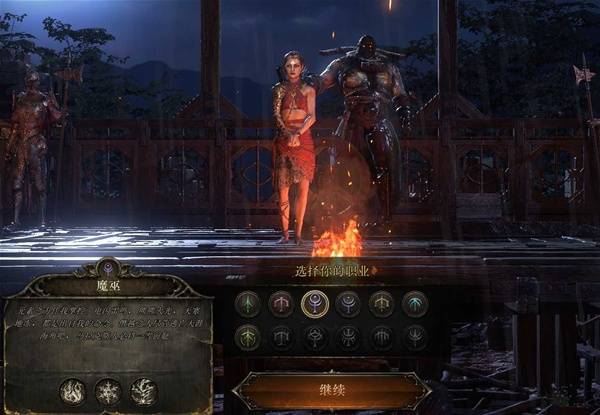View the branching lightning skill icon
The image size is (600, 415).
(144, 391)
